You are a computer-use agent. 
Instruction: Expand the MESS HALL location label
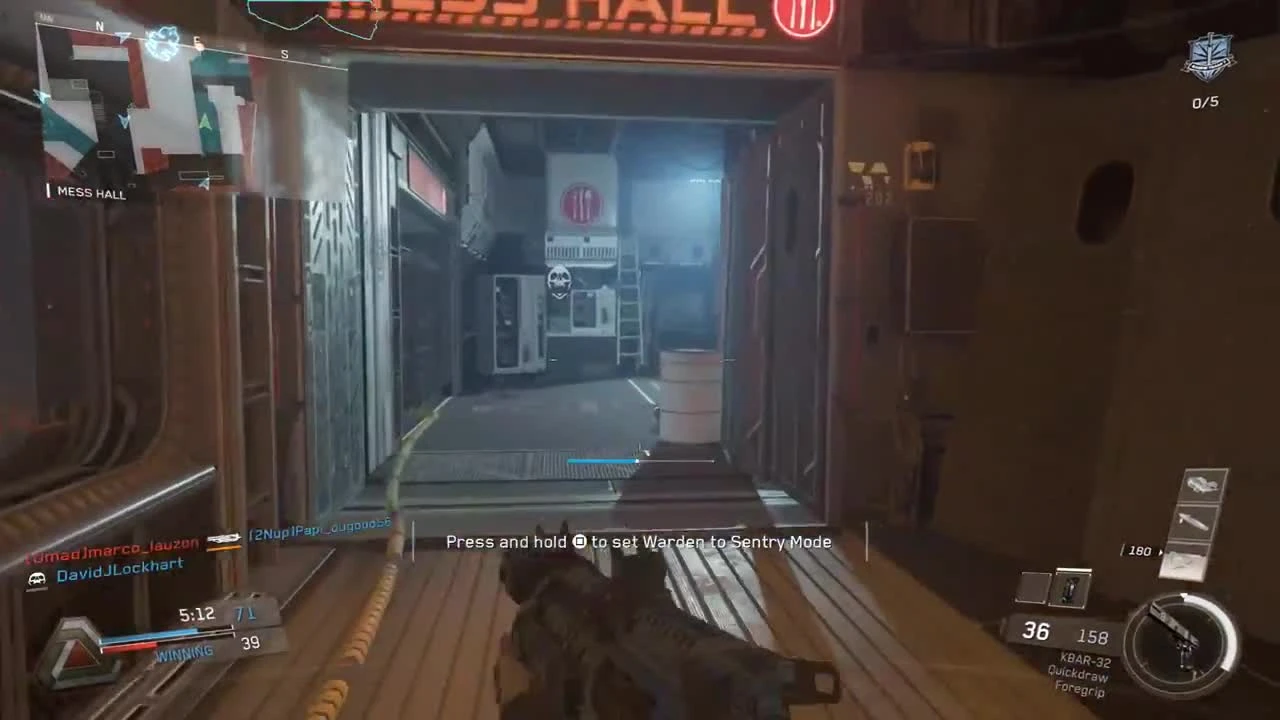pos(90,193)
